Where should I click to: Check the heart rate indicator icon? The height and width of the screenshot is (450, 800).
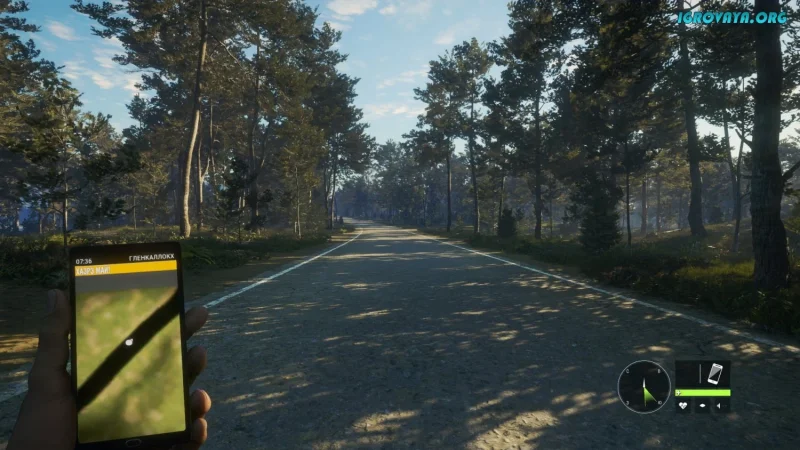684,406
